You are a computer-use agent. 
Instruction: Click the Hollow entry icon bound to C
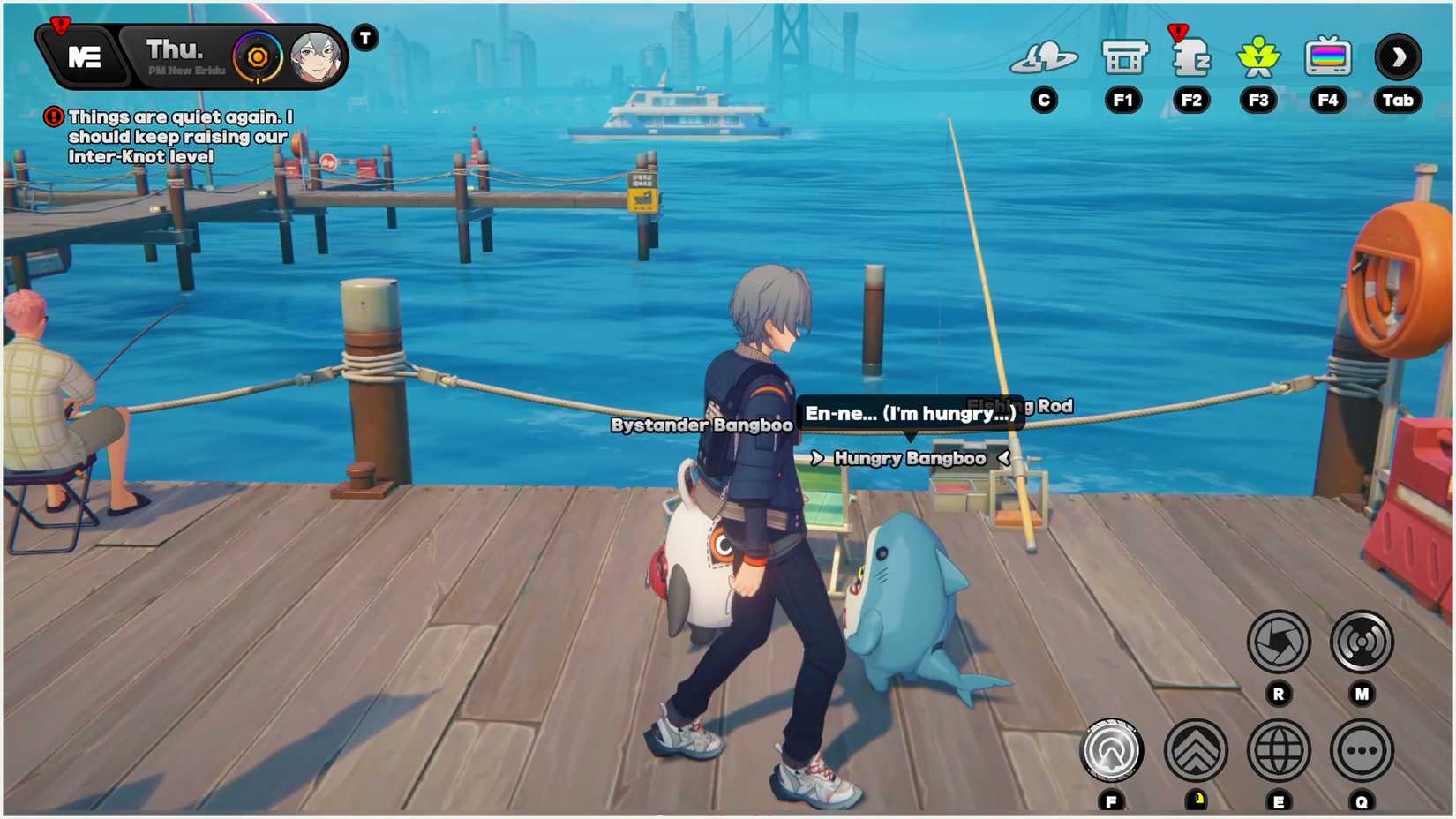pos(1045,57)
